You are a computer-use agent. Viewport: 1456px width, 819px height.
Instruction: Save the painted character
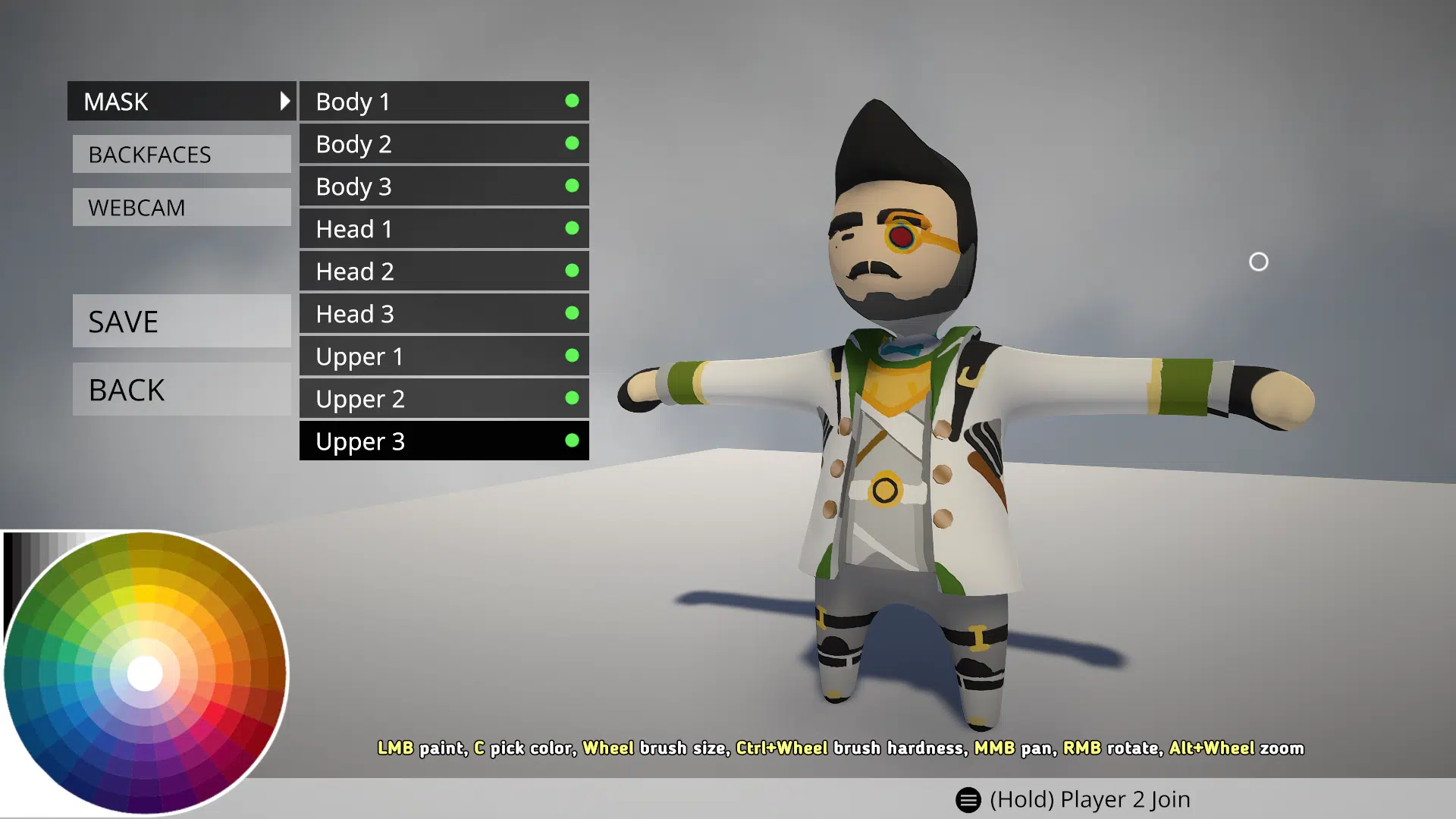click(x=181, y=321)
